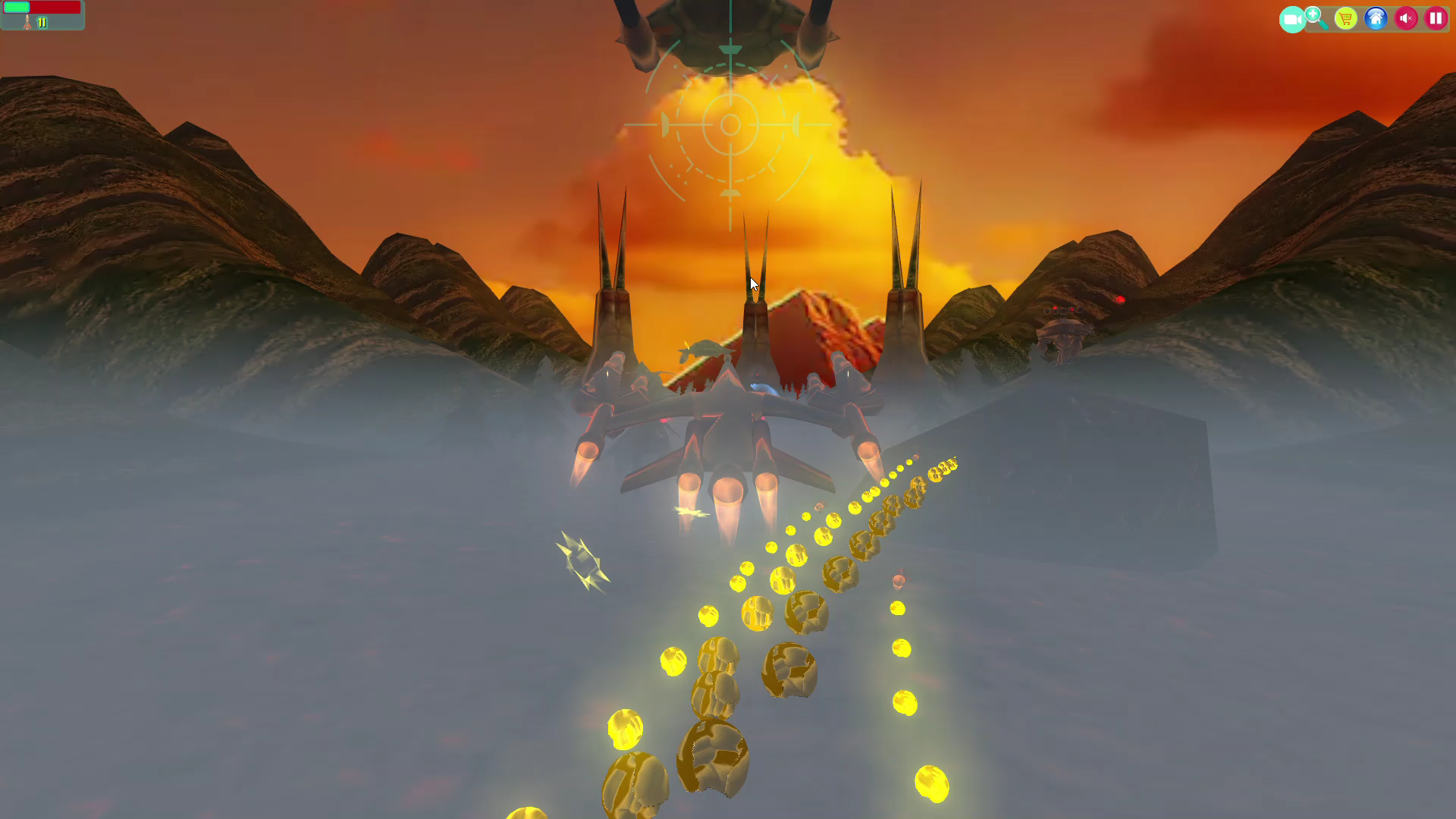The image size is (1456, 819).
Task: Click the zoom magnifier icon
Action: (1313, 16)
